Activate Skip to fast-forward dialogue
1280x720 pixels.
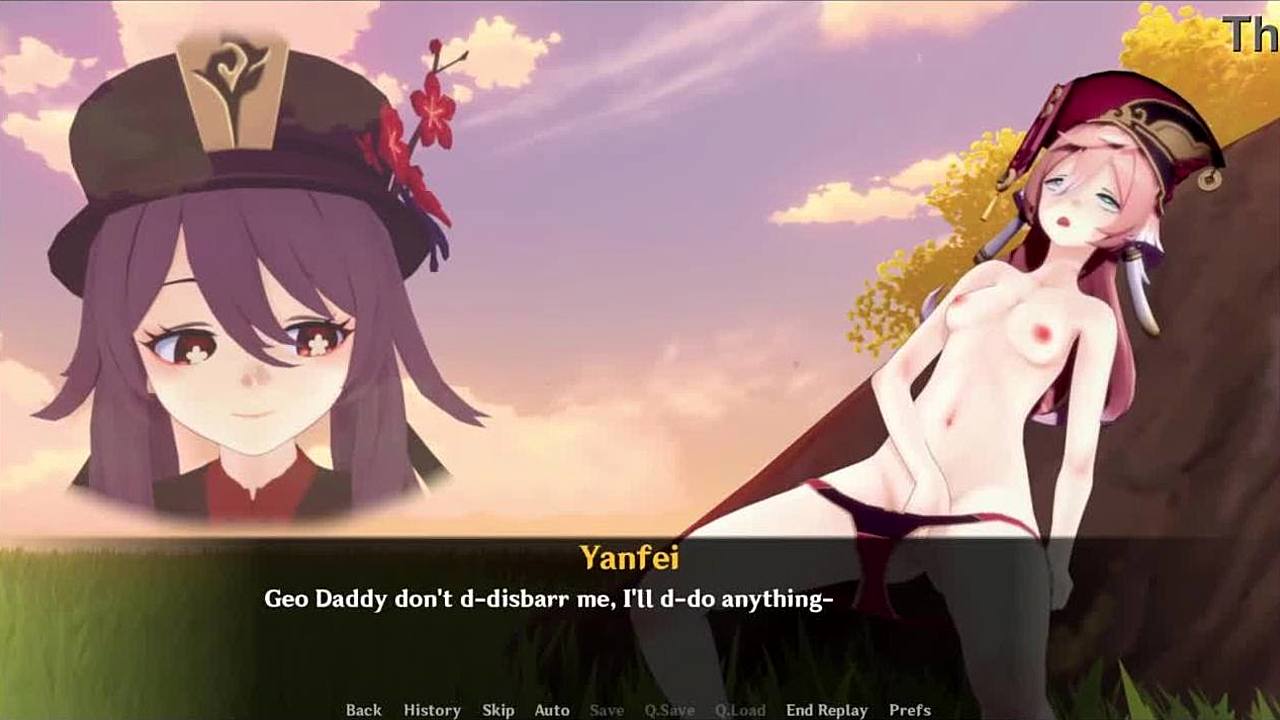point(498,710)
